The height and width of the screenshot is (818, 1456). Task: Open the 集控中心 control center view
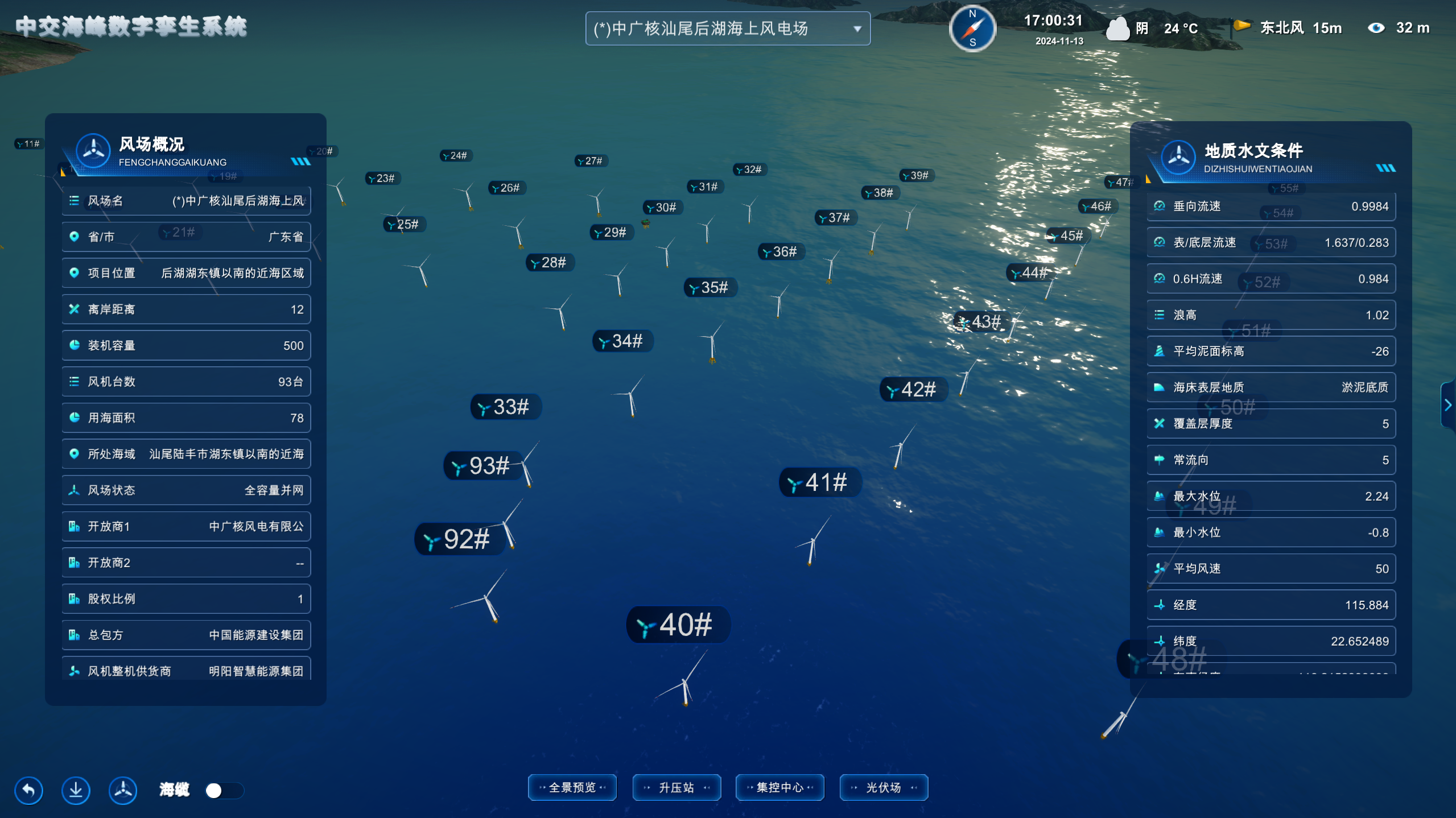pos(779,787)
